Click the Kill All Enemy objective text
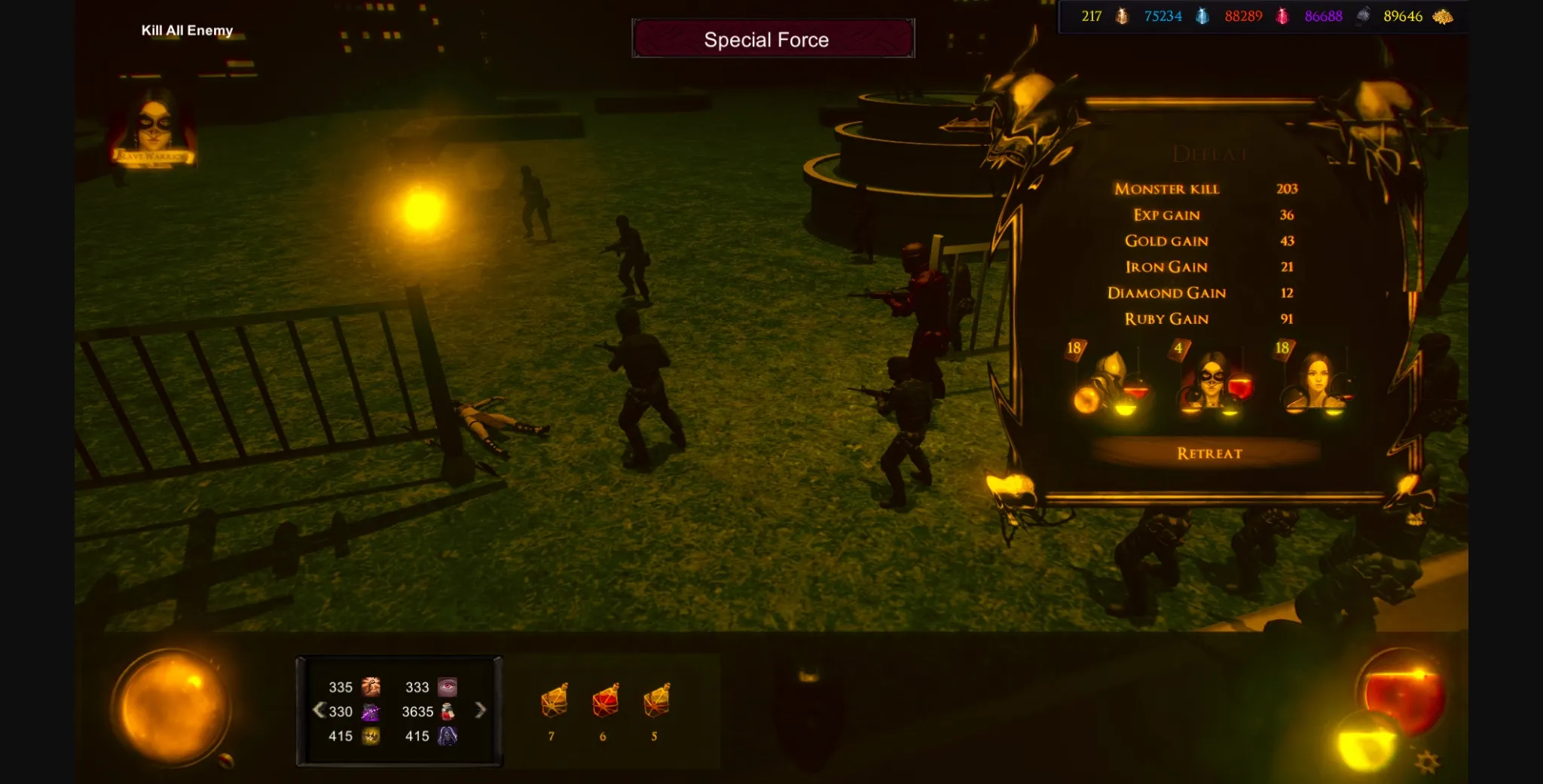Screen dimensions: 1543x784 (185, 31)
